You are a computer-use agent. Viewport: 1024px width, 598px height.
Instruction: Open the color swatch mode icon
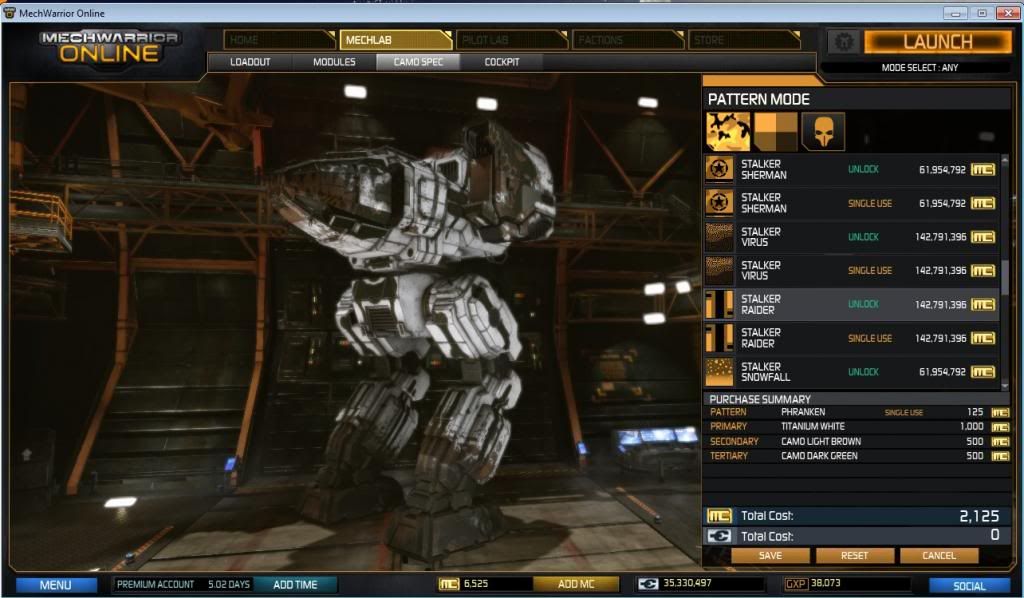coord(775,131)
